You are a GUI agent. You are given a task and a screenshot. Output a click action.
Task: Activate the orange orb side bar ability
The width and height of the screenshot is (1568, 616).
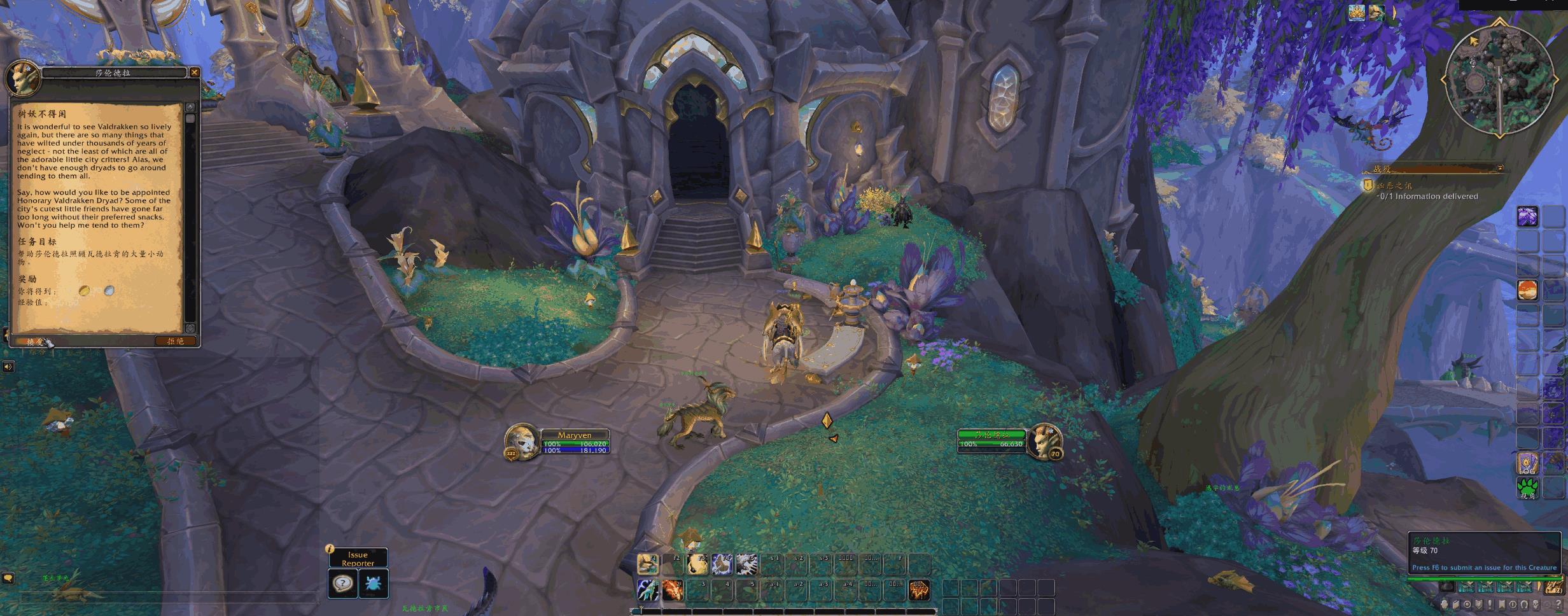click(1527, 290)
